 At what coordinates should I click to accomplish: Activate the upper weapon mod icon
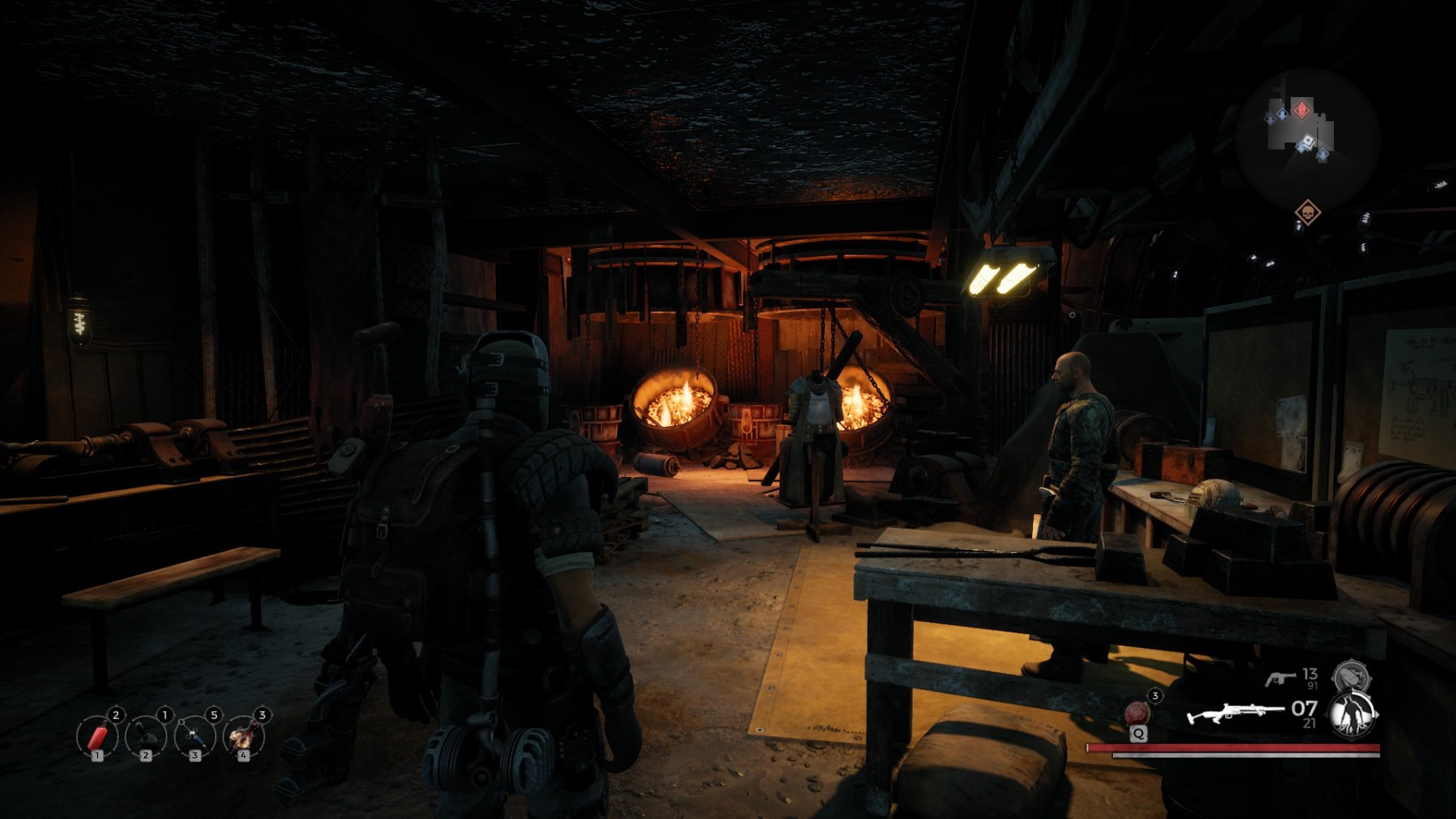1350,676
